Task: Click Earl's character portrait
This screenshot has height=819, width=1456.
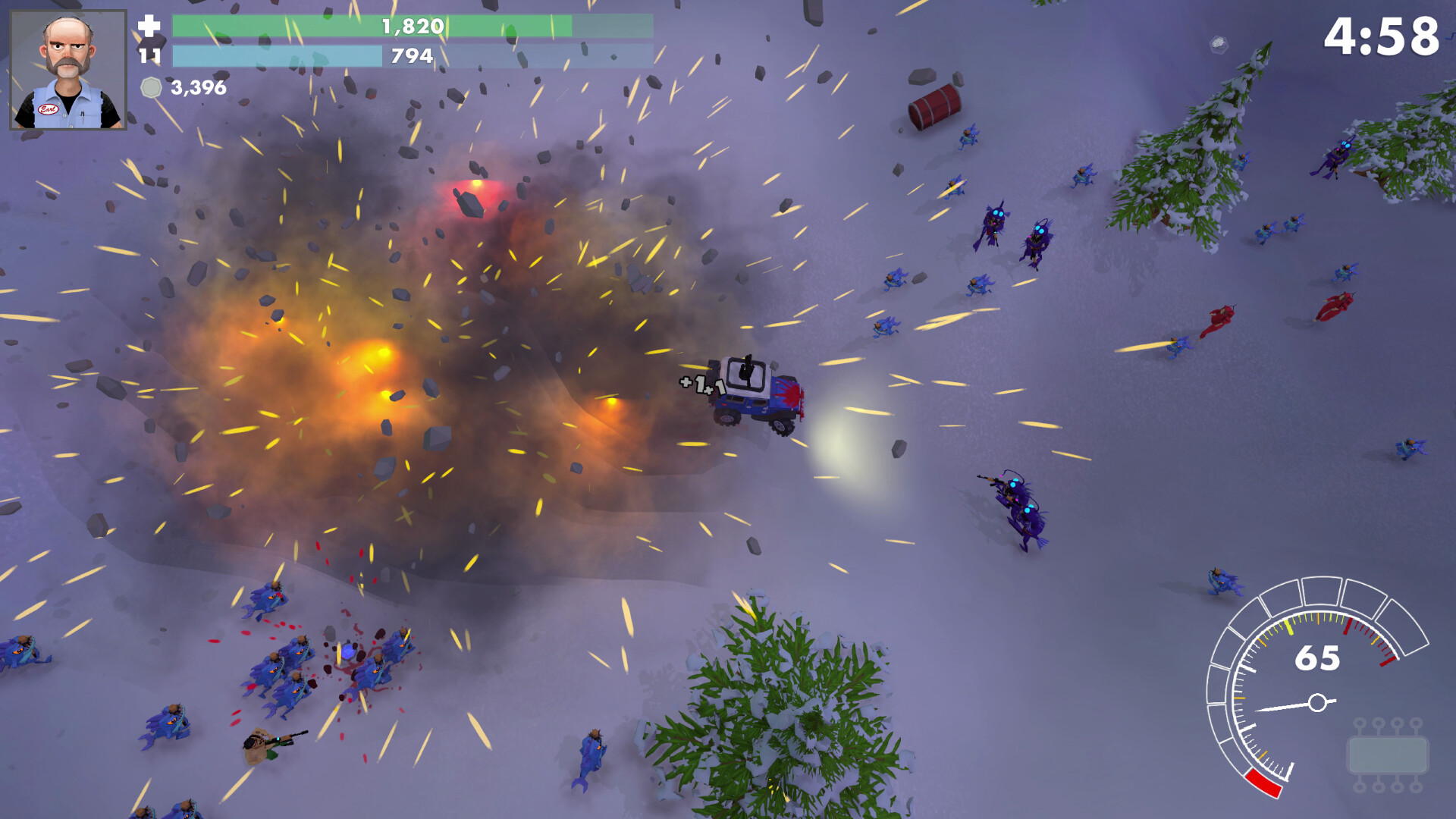Action: click(68, 70)
